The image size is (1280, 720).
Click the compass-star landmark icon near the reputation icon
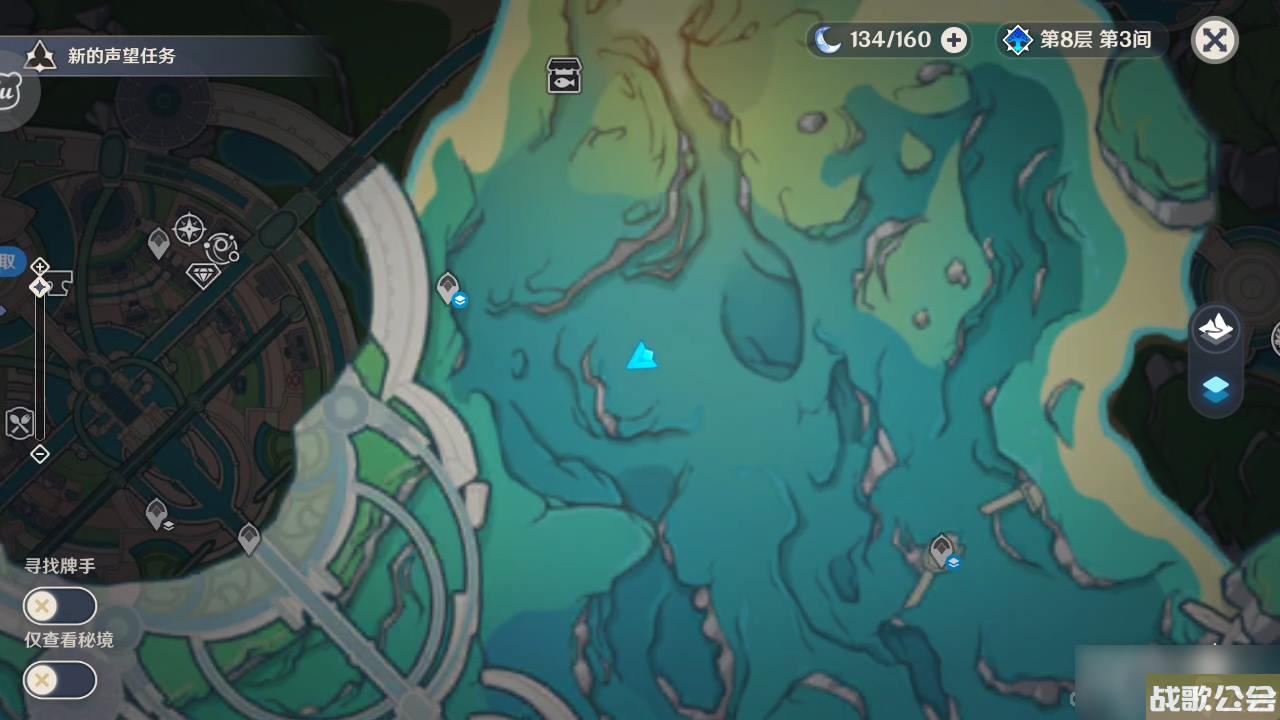[188, 229]
